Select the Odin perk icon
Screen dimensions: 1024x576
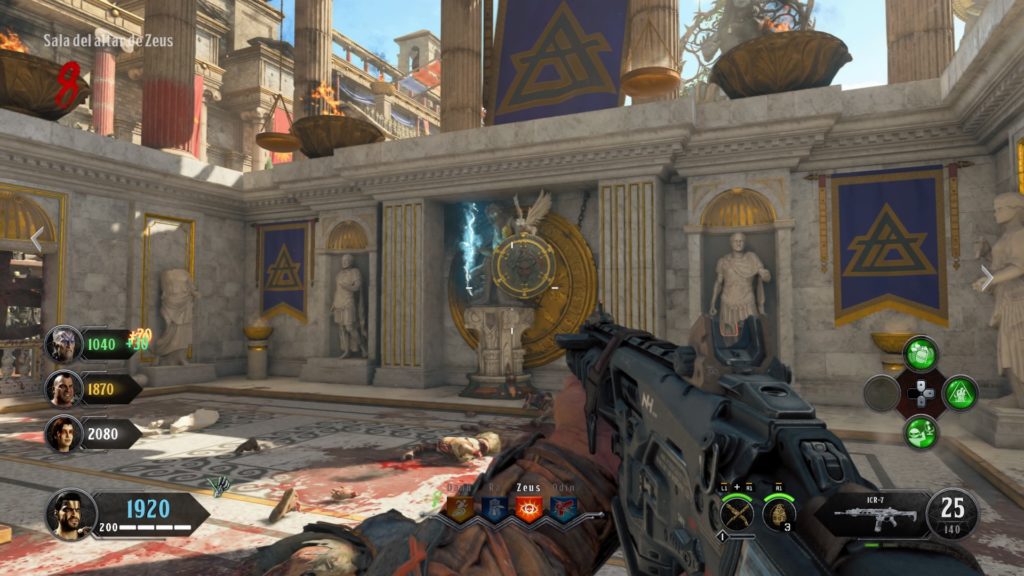562,509
